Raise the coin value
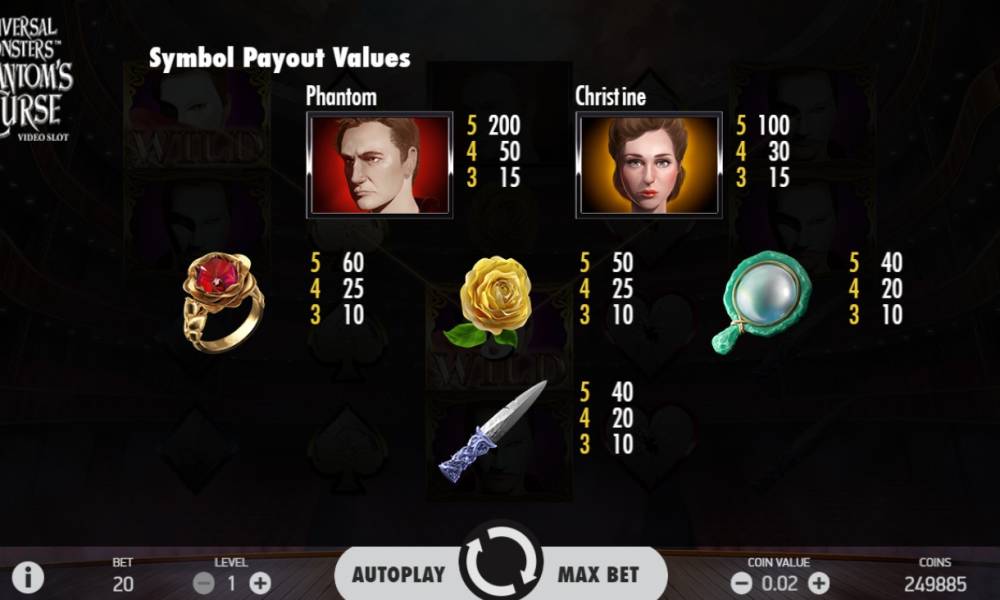This screenshot has width=1000, height=600. pyautogui.click(x=818, y=582)
